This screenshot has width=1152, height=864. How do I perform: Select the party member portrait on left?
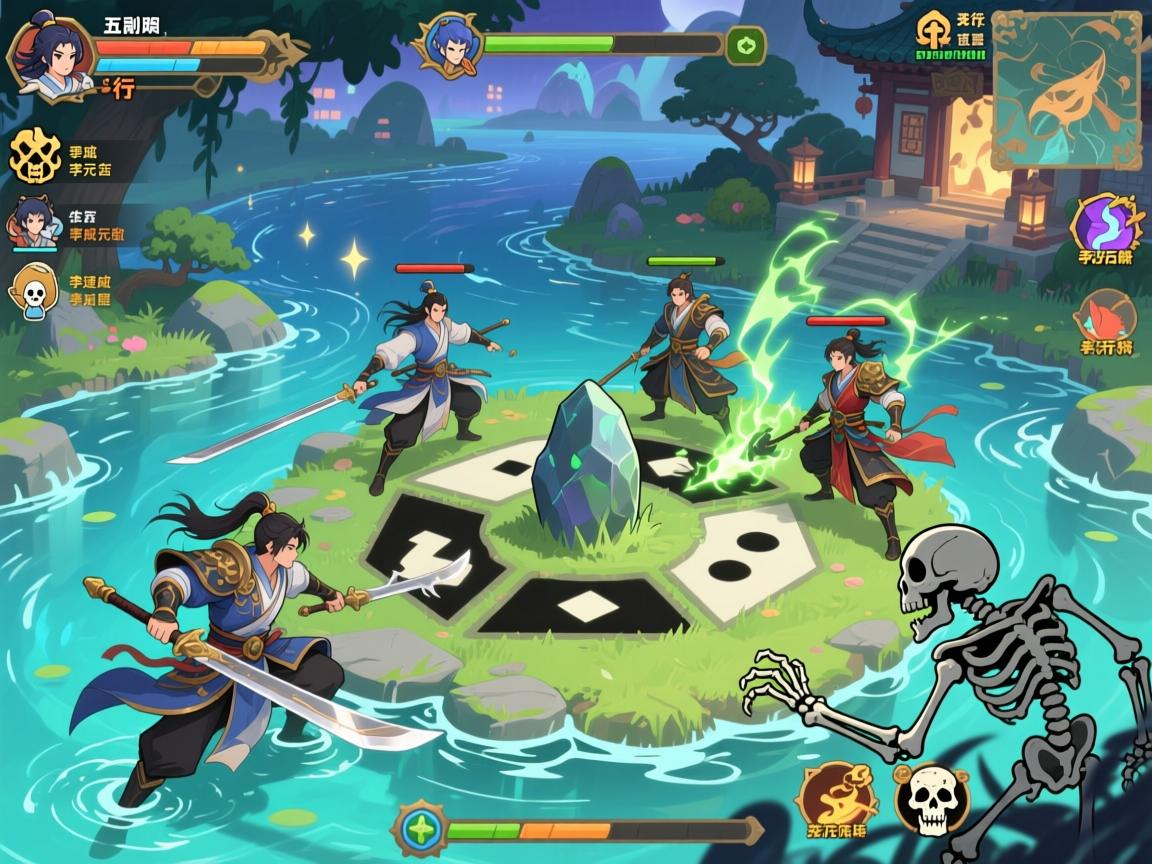click(x=34, y=222)
